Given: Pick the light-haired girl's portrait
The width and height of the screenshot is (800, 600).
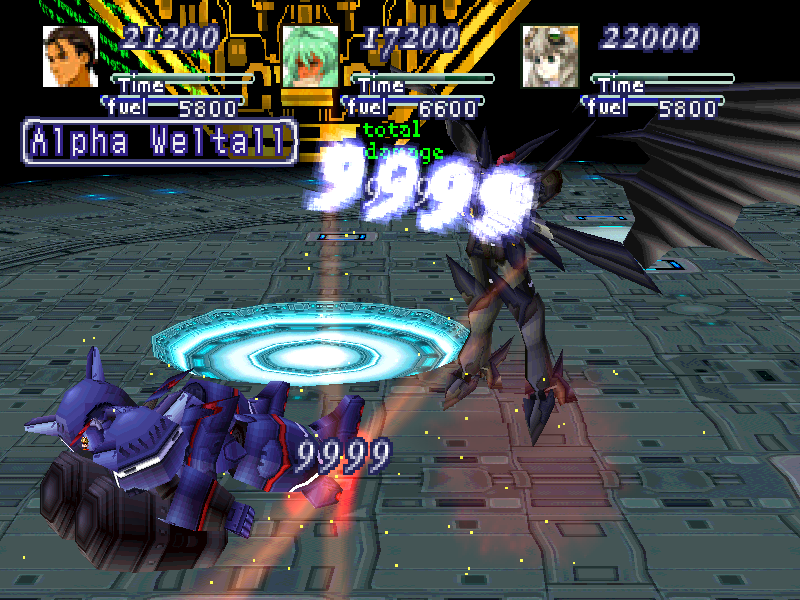Looking at the screenshot, I should [x=550, y=56].
